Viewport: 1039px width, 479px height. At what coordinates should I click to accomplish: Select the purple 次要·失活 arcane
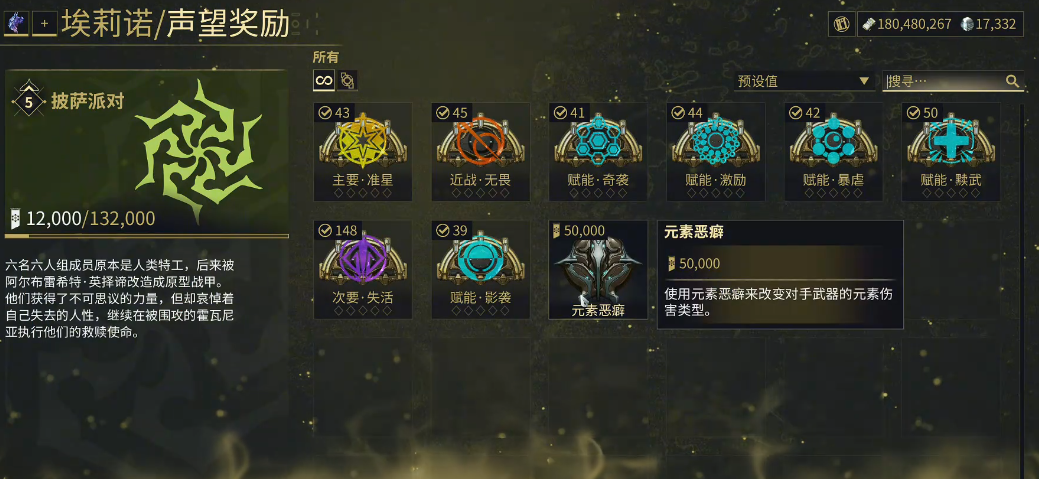pyautogui.click(x=362, y=269)
